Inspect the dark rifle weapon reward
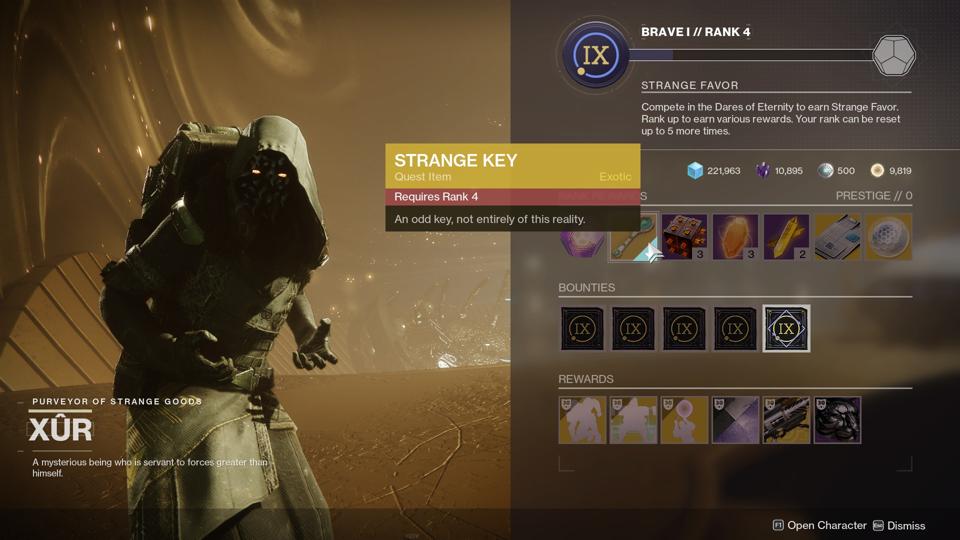The height and width of the screenshot is (540, 960). pyautogui.click(x=786, y=420)
